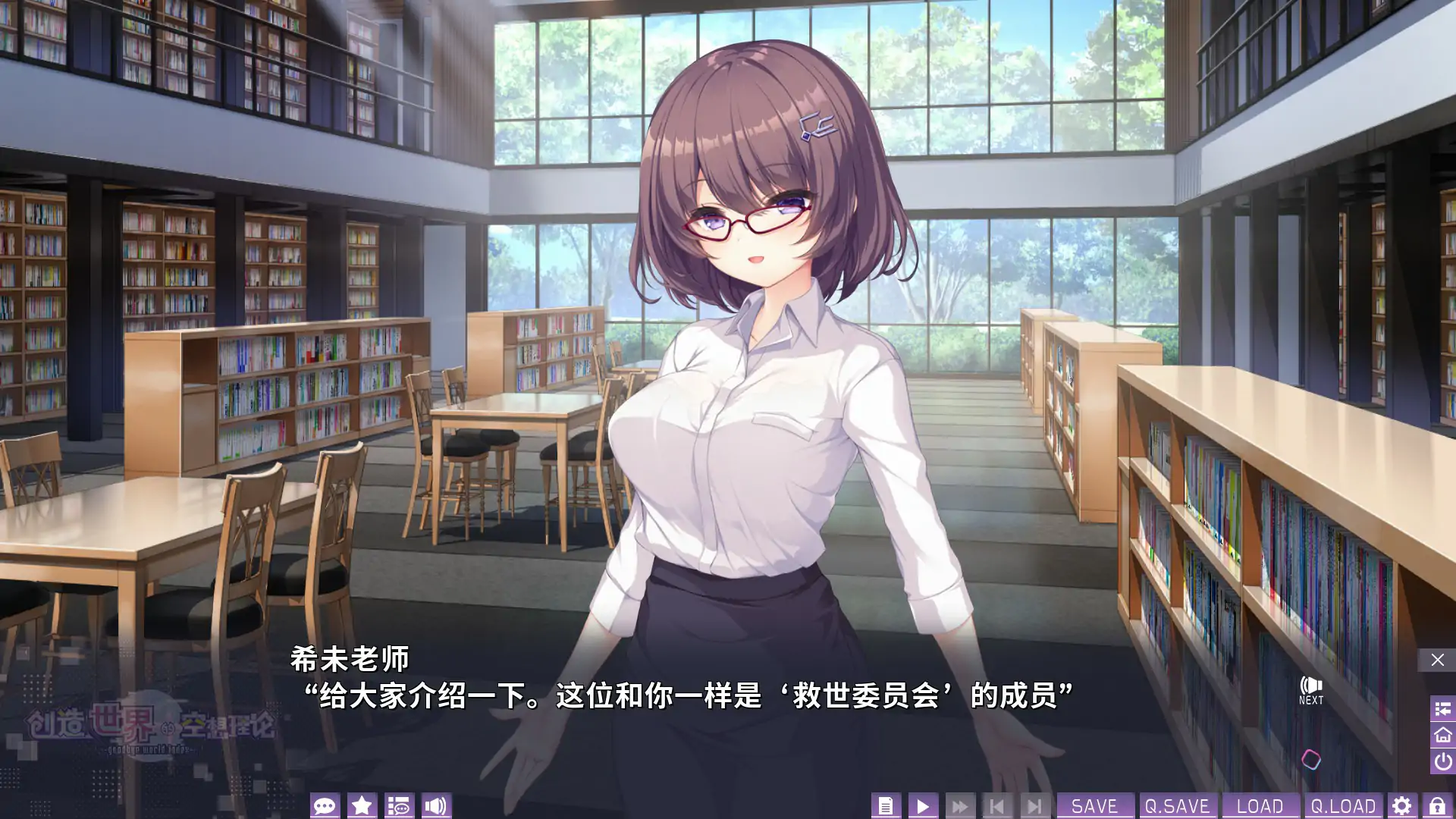Enable skip mode with the fast-forward button
The height and width of the screenshot is (819, 1456).
click(959, 806)
